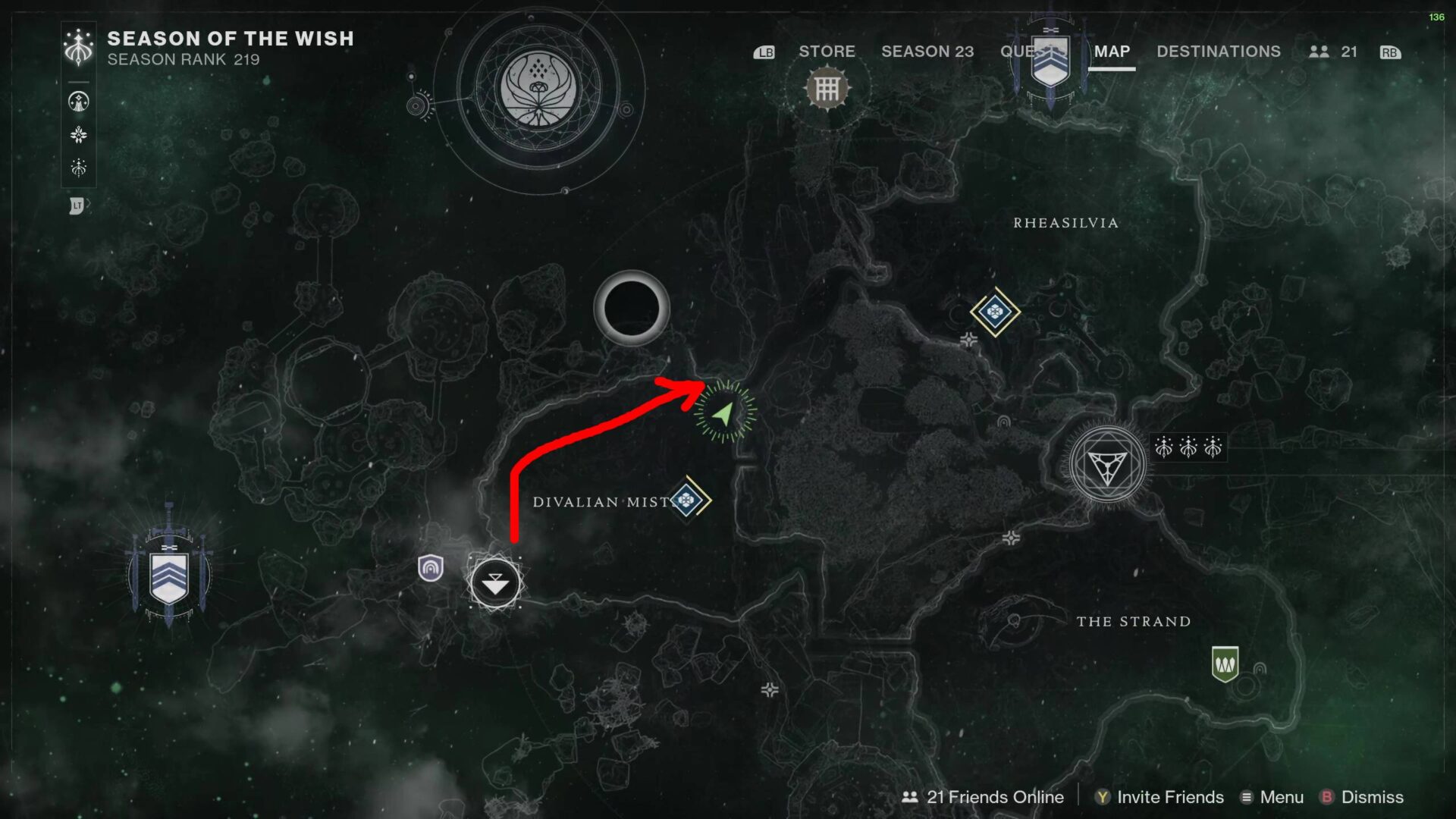
Task: Select the Lost Sector diamond in Divalian Mists
Action: tap(689, 500)
